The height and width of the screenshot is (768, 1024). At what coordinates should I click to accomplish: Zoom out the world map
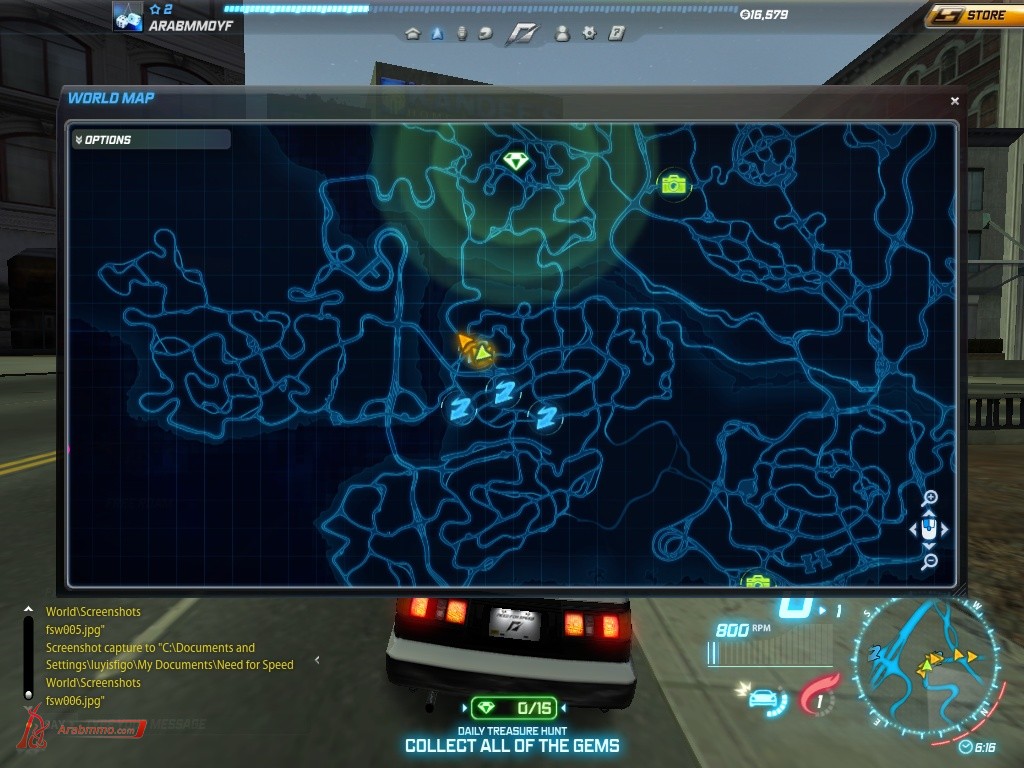pos(930,562)
